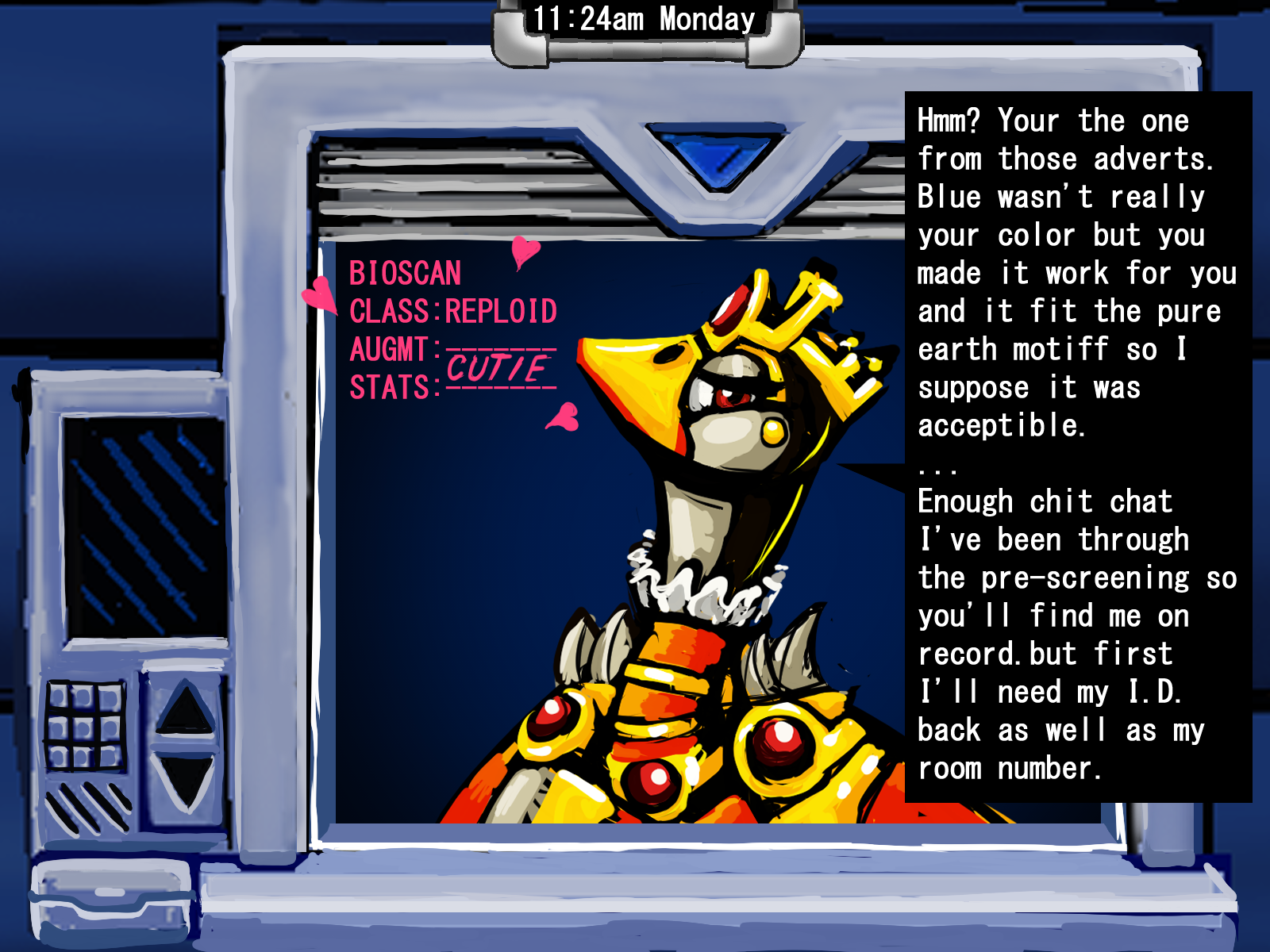Tap the nine-button keypad grid

(x=85, y=725)
